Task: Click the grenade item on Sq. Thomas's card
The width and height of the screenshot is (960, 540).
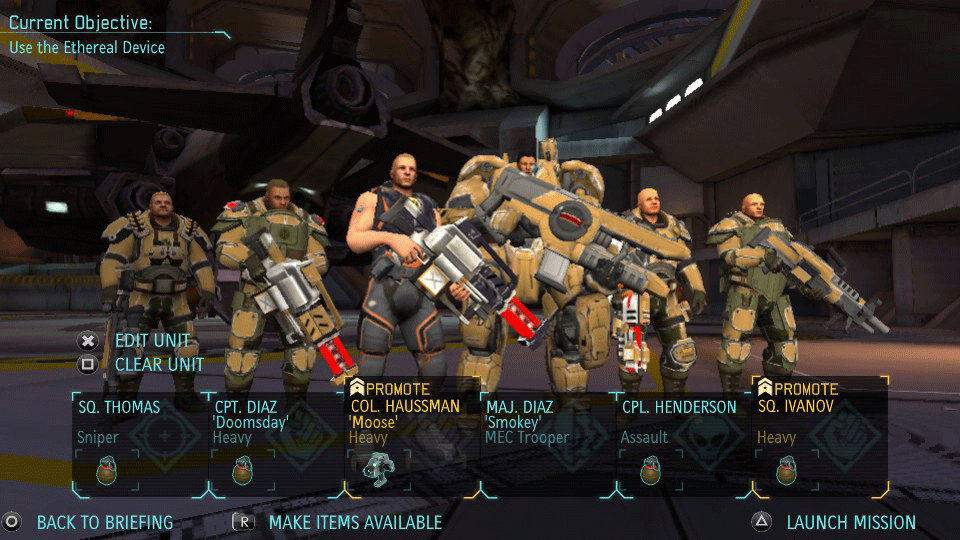Action: click(x=106, y=469)
